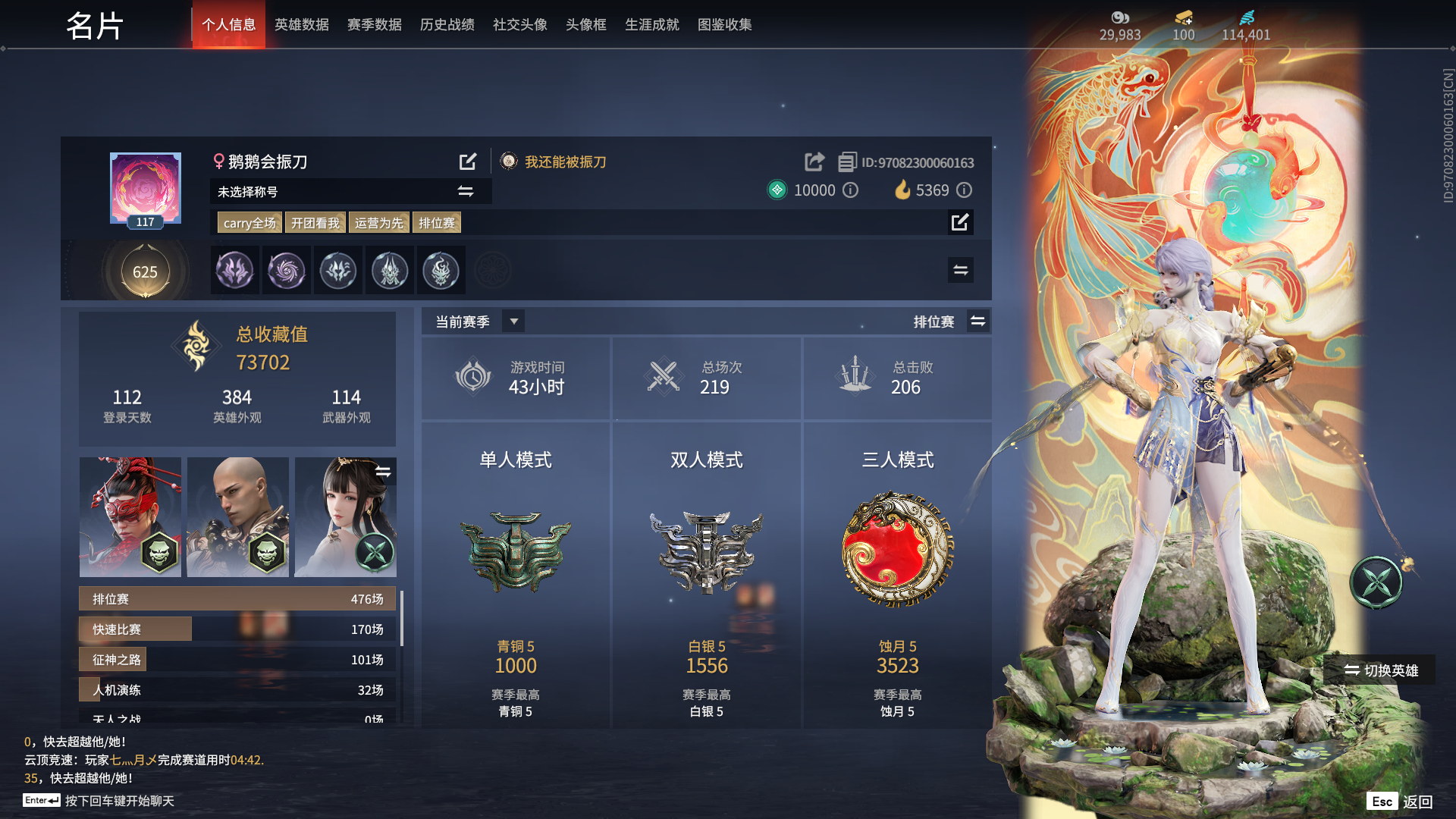The width and height of the screenshot is (1456, 819).
Task: Click the green gem currency icon showing 10000
Action: pyautogui.click(x=777, y=190)
